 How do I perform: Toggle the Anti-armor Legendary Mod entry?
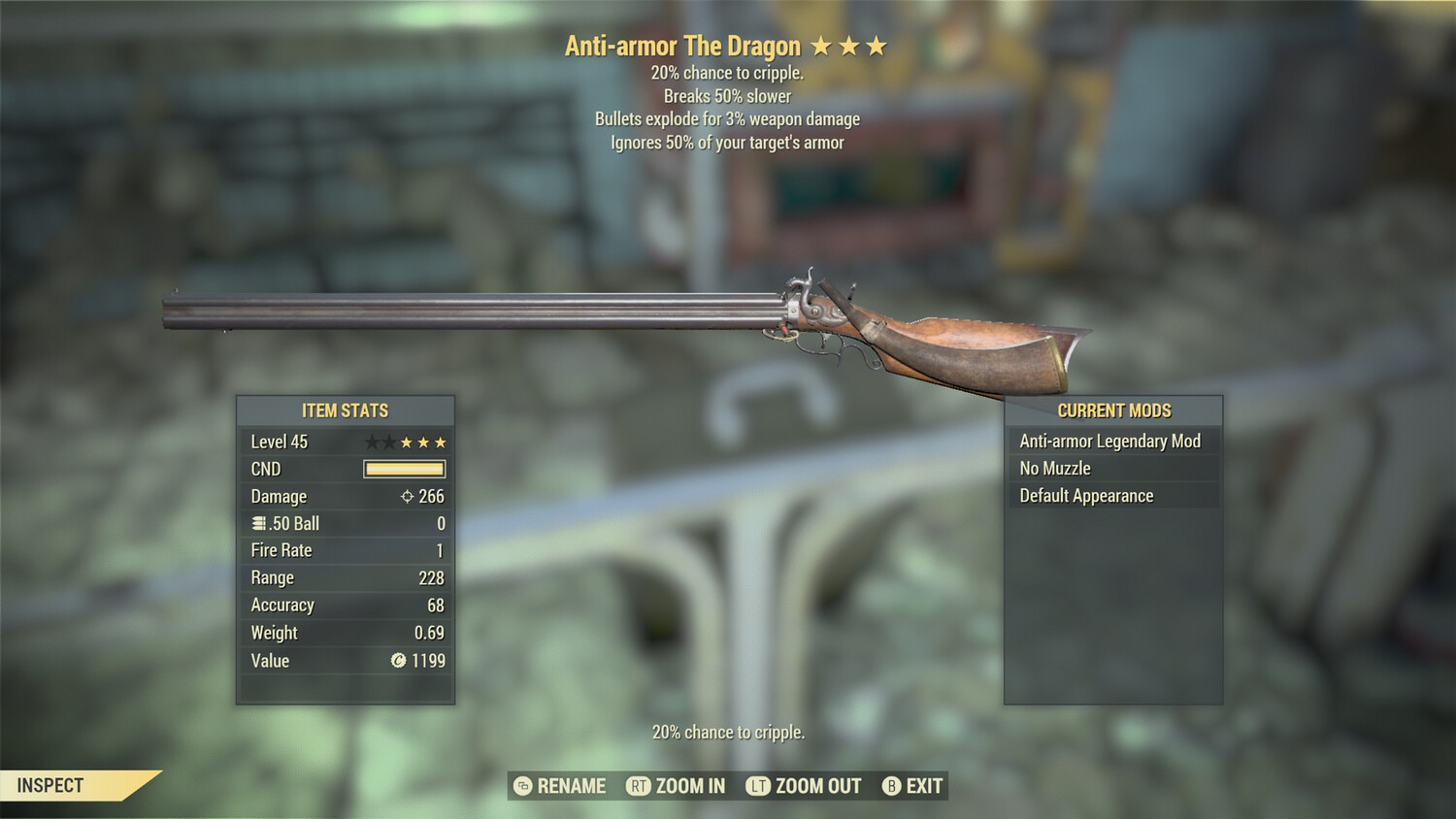tap(1109, 441)
